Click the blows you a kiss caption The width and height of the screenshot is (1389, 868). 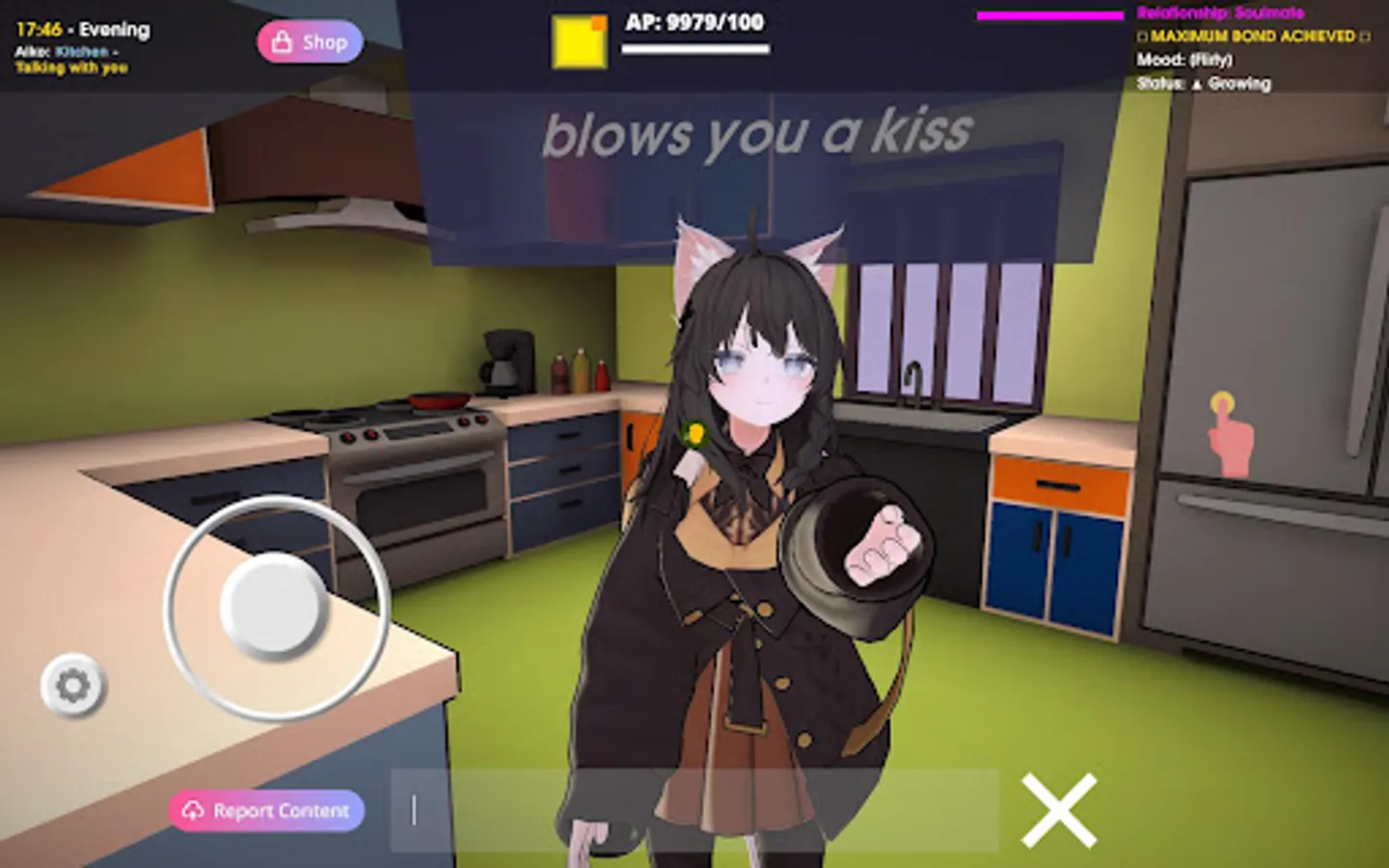755,133
